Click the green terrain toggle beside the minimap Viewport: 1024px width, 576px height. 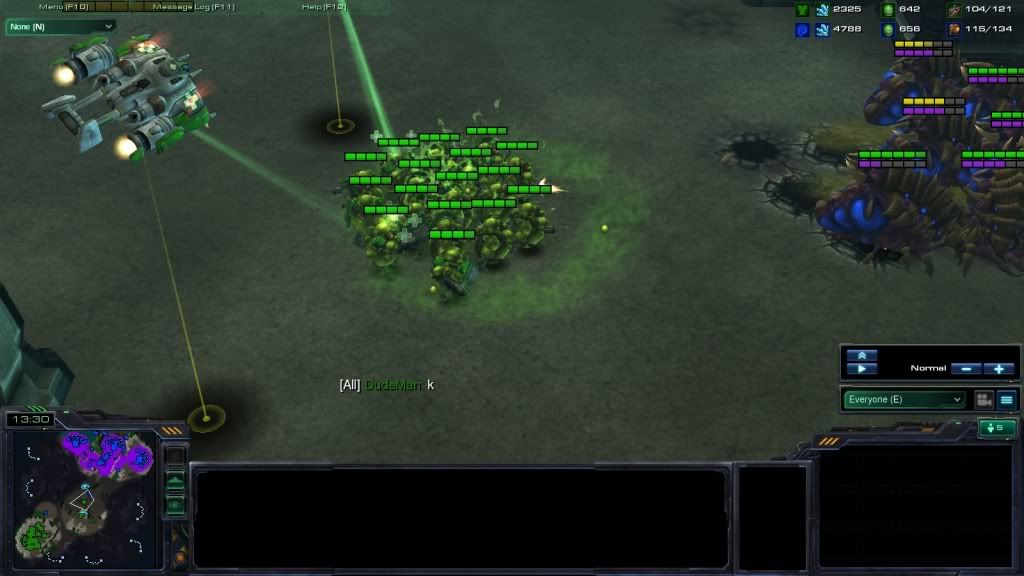point(175,481)
